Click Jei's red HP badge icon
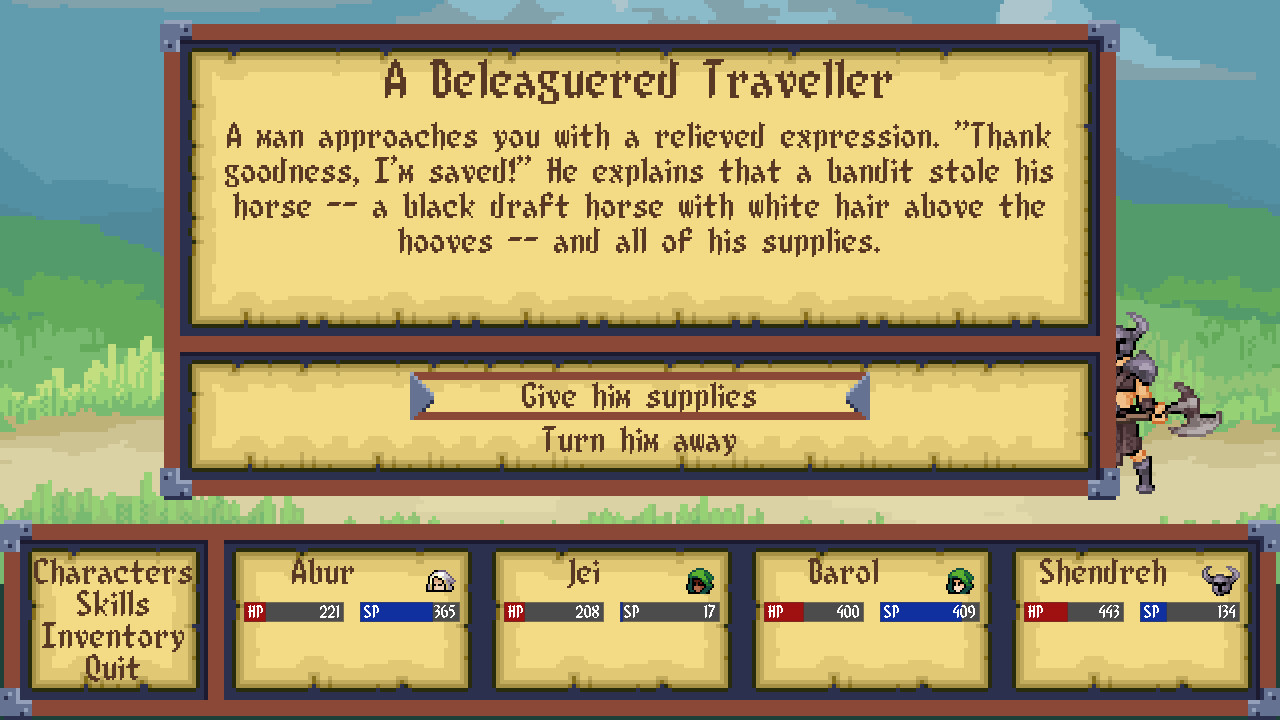The height and width of the screenshot is (720, 1280). pos(517,611)
